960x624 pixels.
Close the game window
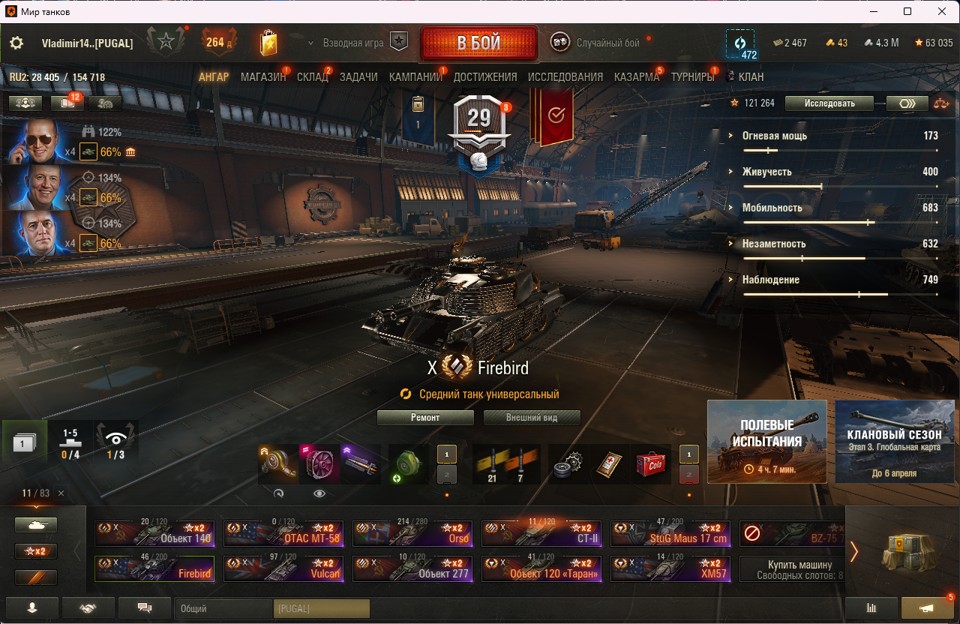937,11
